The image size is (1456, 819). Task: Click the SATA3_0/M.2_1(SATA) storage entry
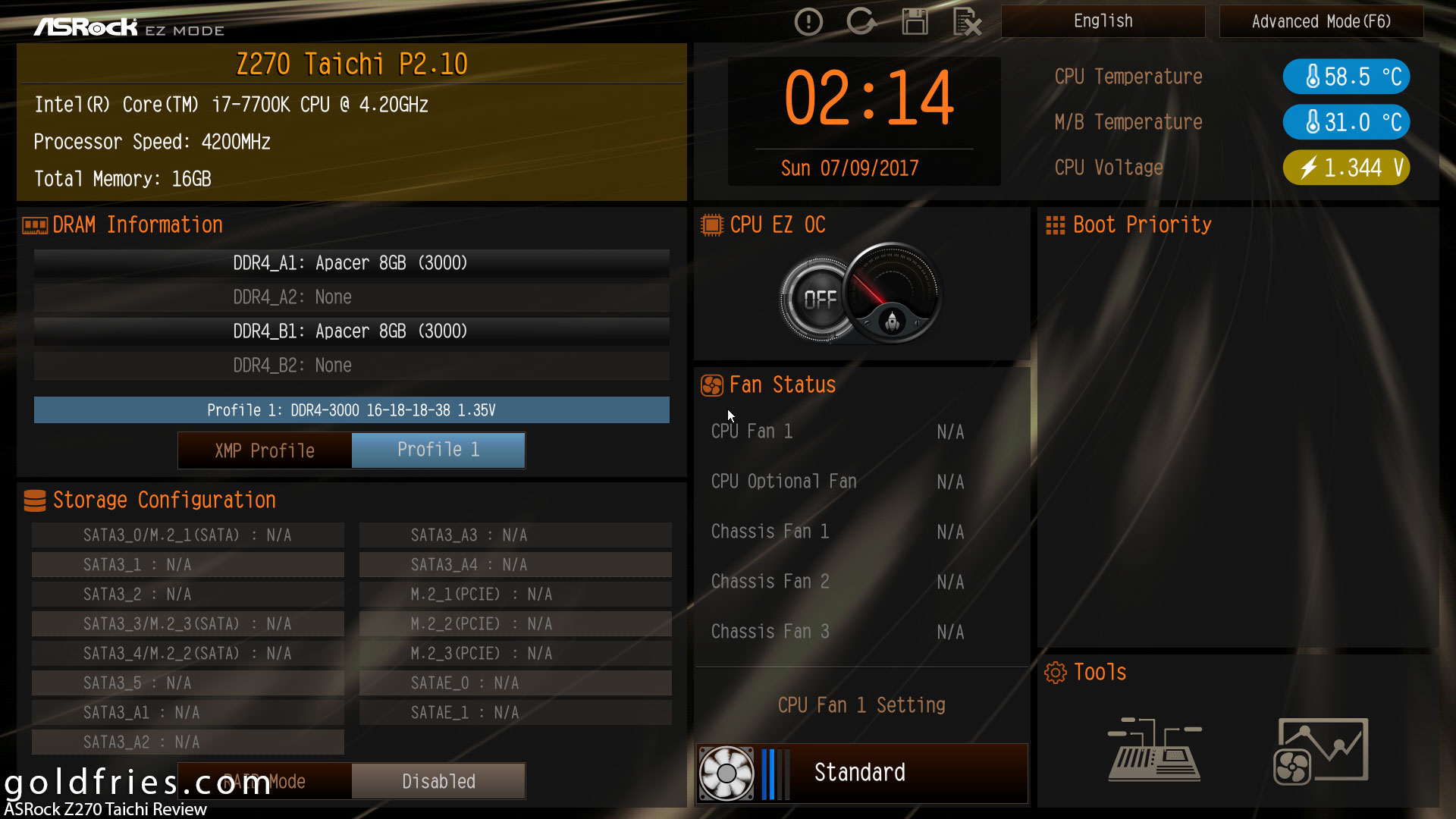point(187,535)
